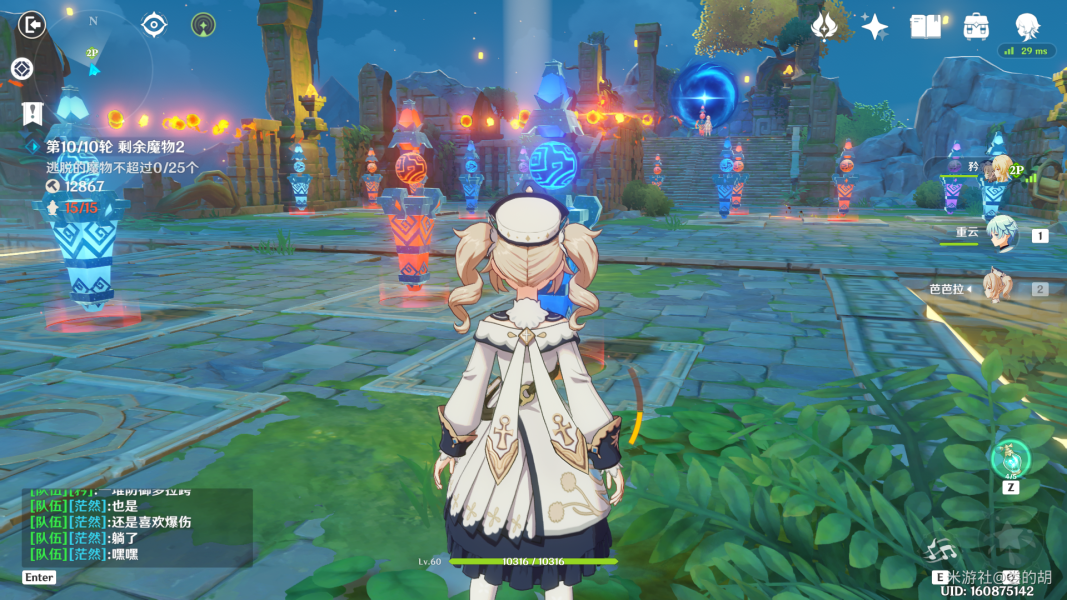Open the four-pointed star events icon
1067x600 pixels.
coord(875,26)
